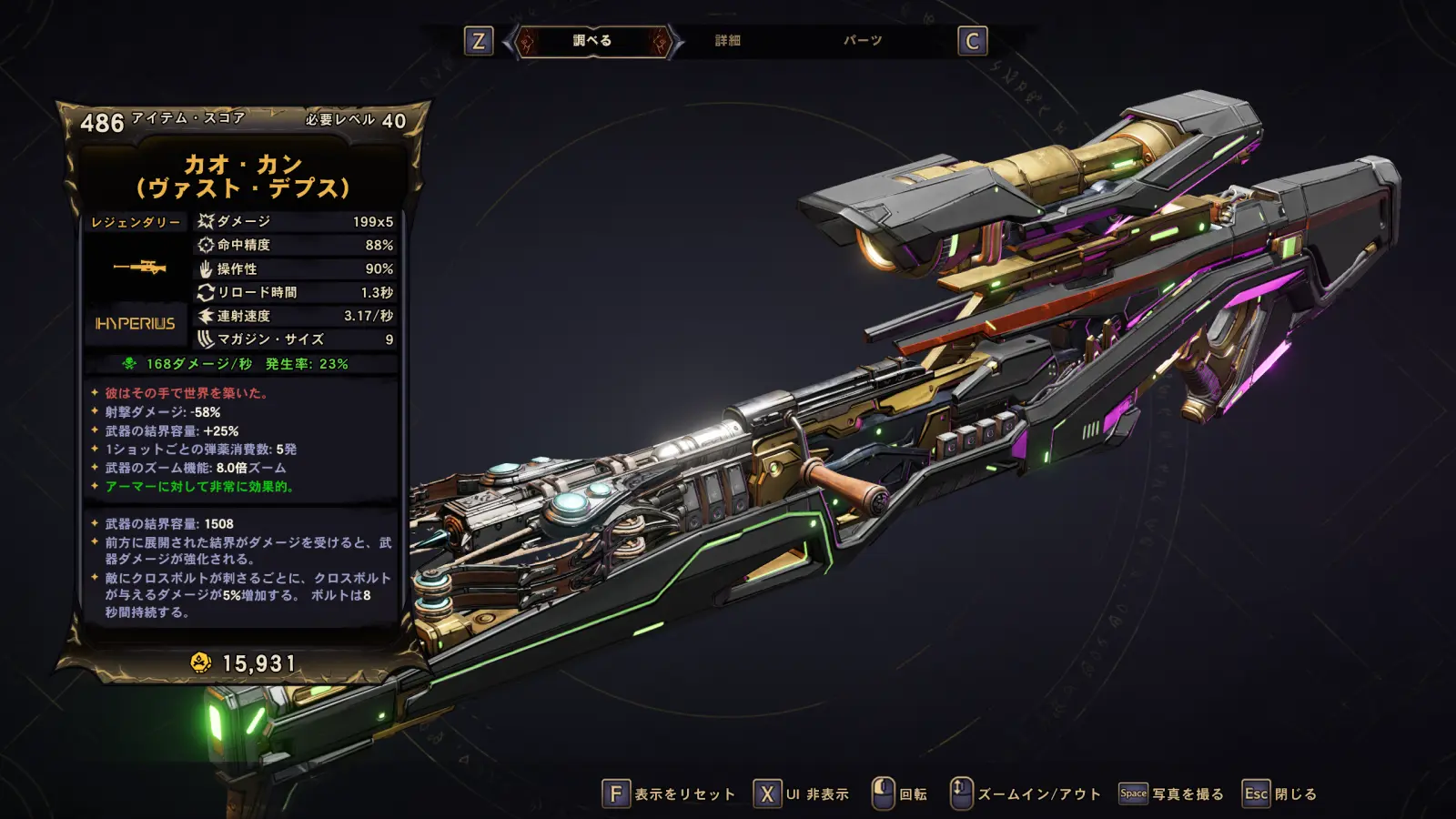Close the inspect screen with 閉じる
This screenshot has height=819, width=1456.
[1279, 794]
